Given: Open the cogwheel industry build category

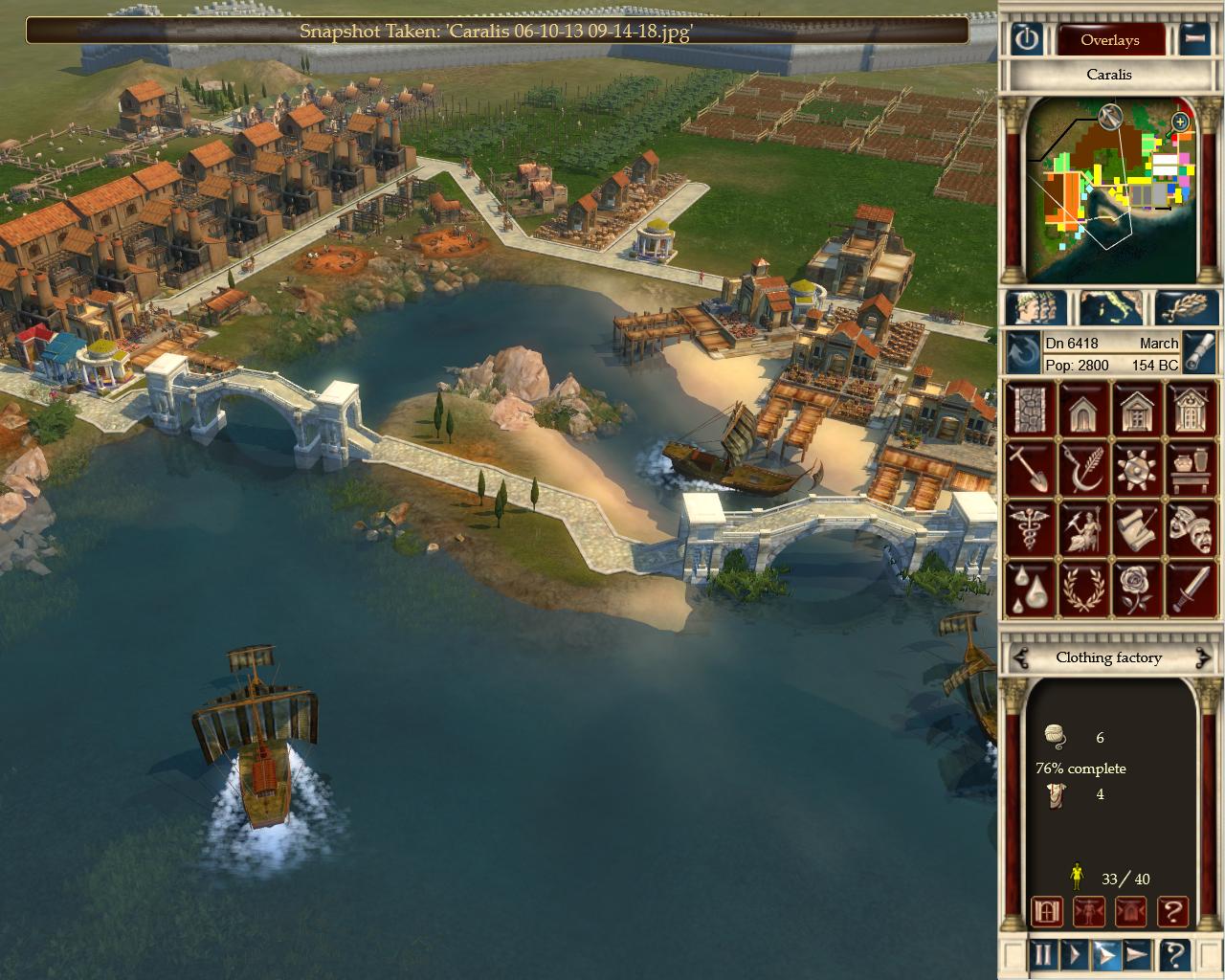Looking at the screenshot, I should (x=1137, y=468).
